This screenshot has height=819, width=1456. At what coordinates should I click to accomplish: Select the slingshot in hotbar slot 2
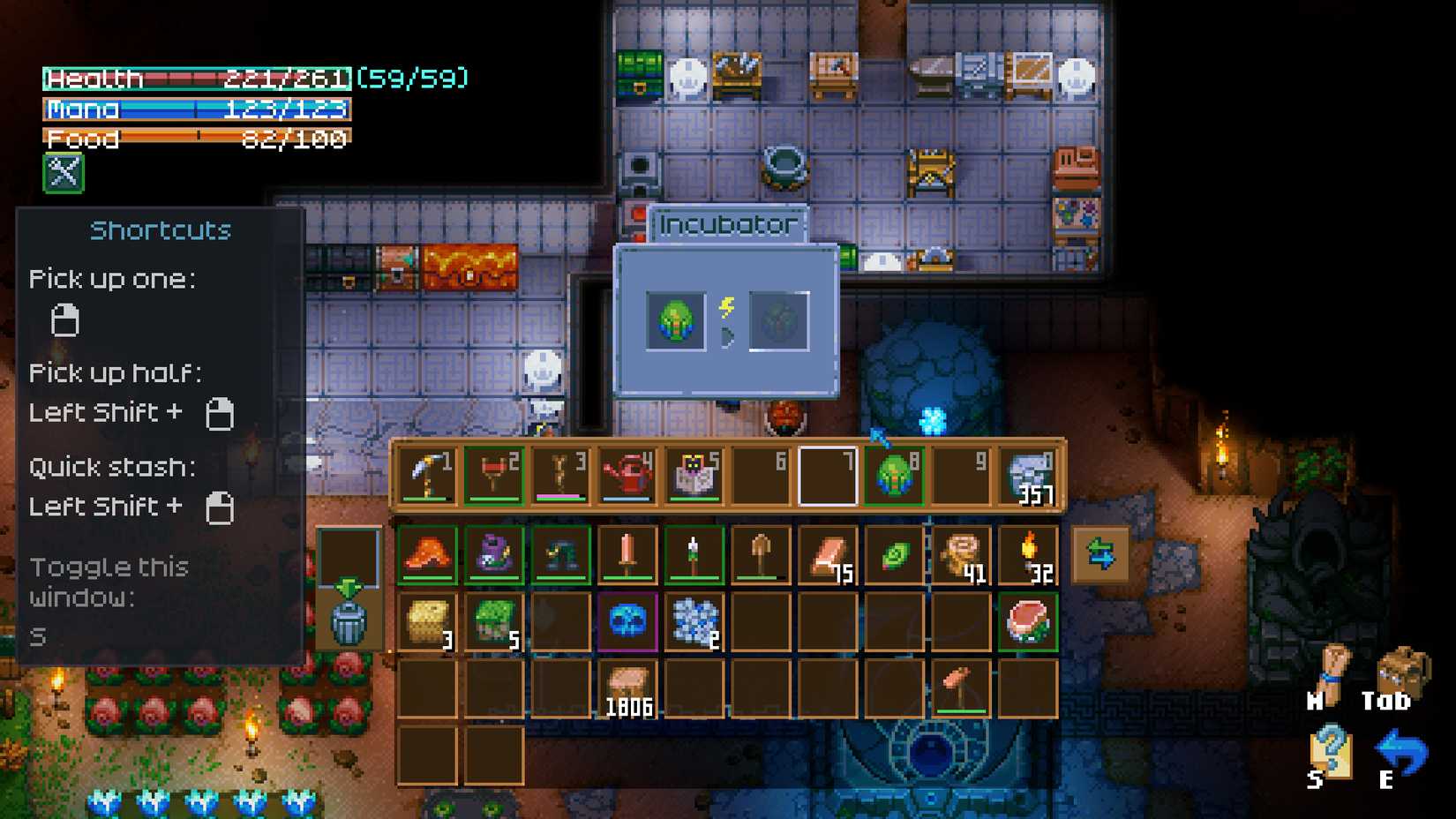tap(494, 472)
